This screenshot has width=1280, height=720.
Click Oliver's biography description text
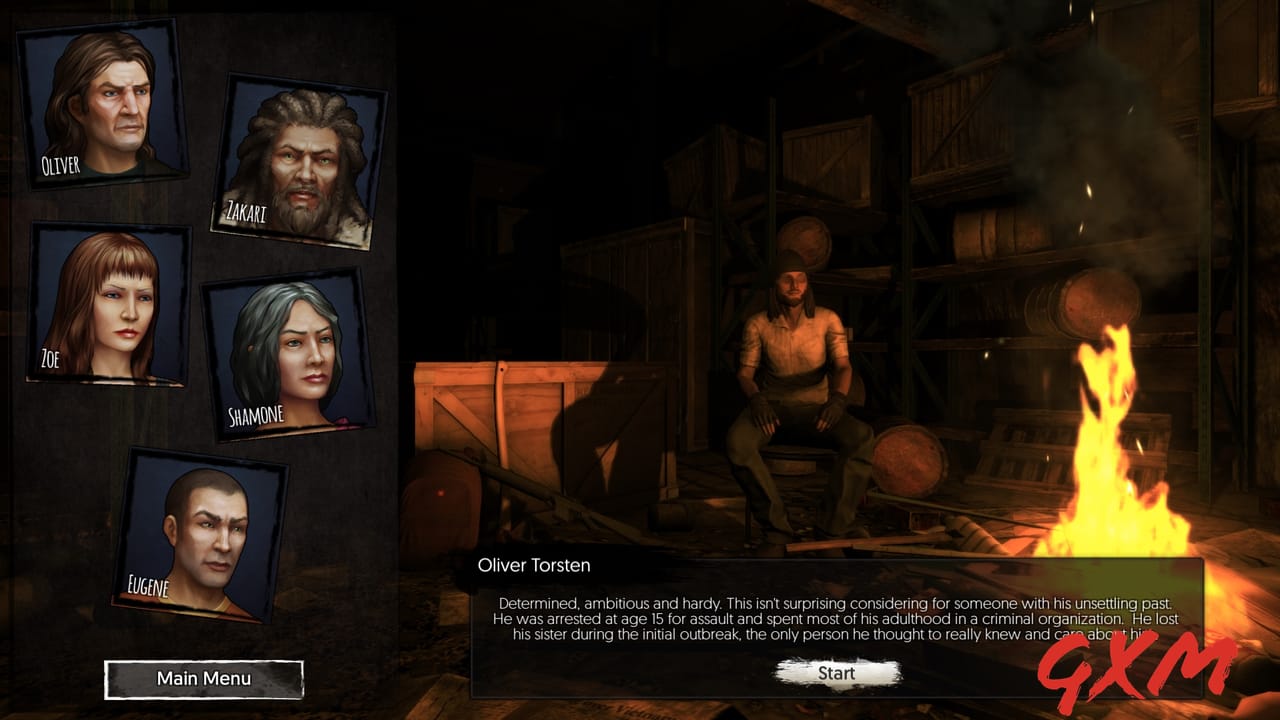(830, 618)
